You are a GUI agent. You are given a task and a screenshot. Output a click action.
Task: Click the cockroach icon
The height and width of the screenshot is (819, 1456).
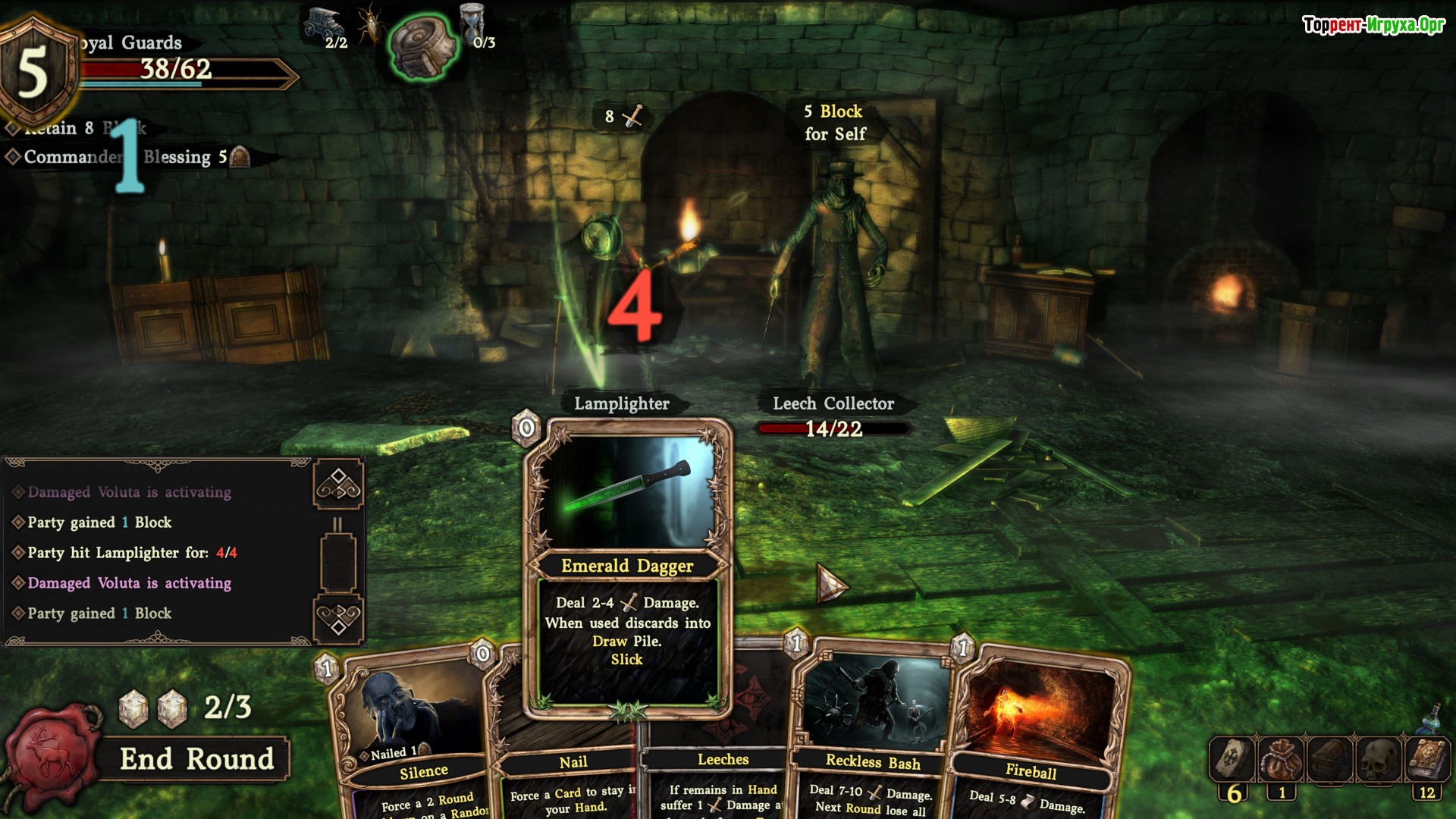click(372, 24)
